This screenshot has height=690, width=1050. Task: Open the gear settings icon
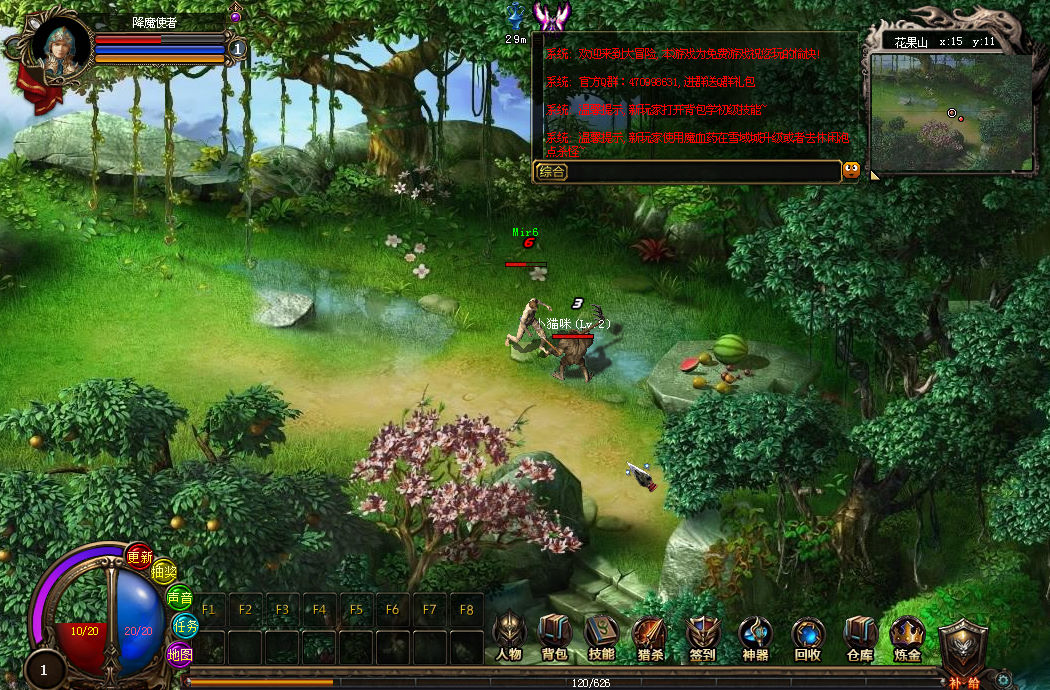click(1003, 679)
